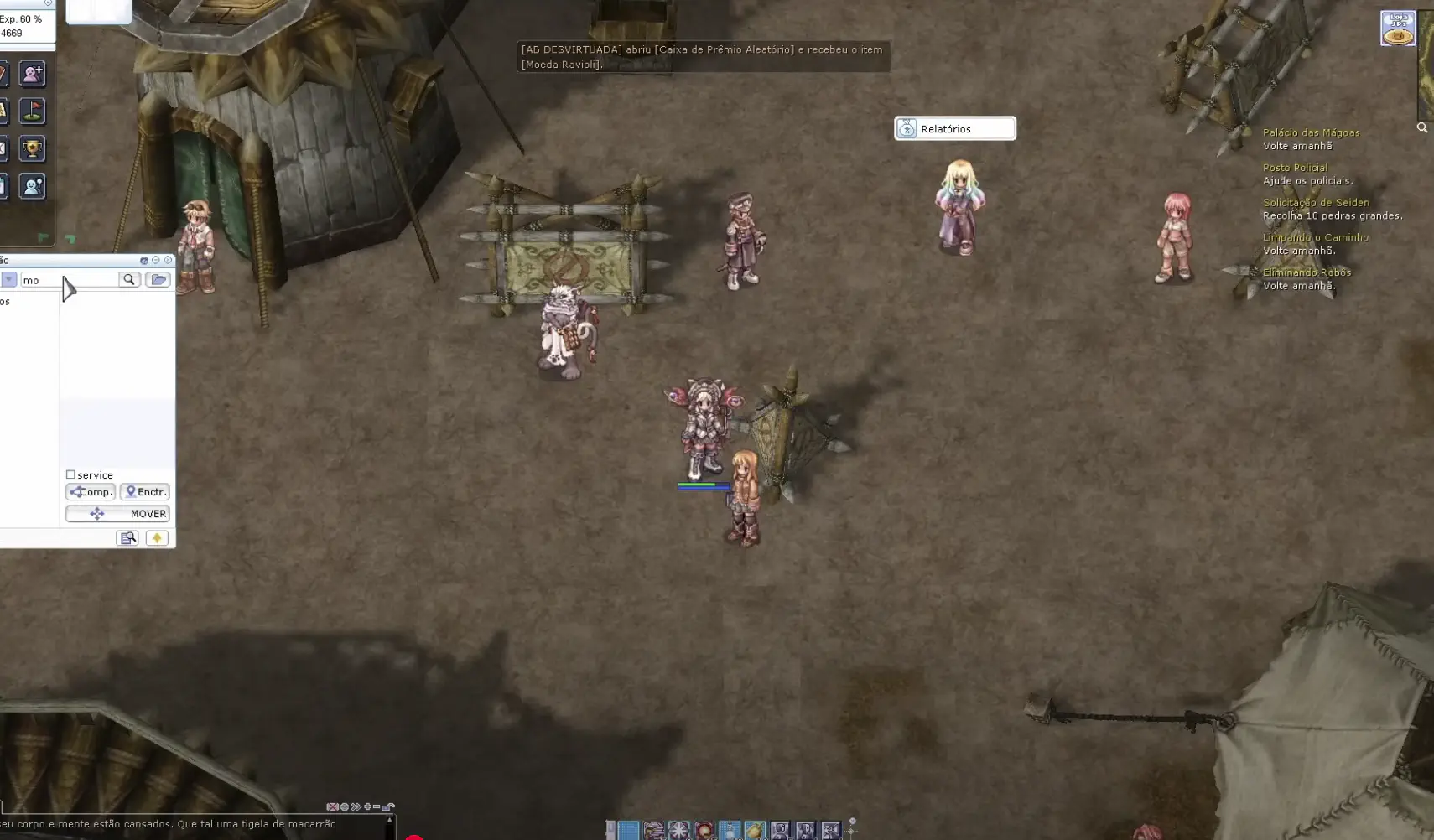Click the magnifier icon near the minimap
Screen dimensions: 1434x840
point(1423,127)
